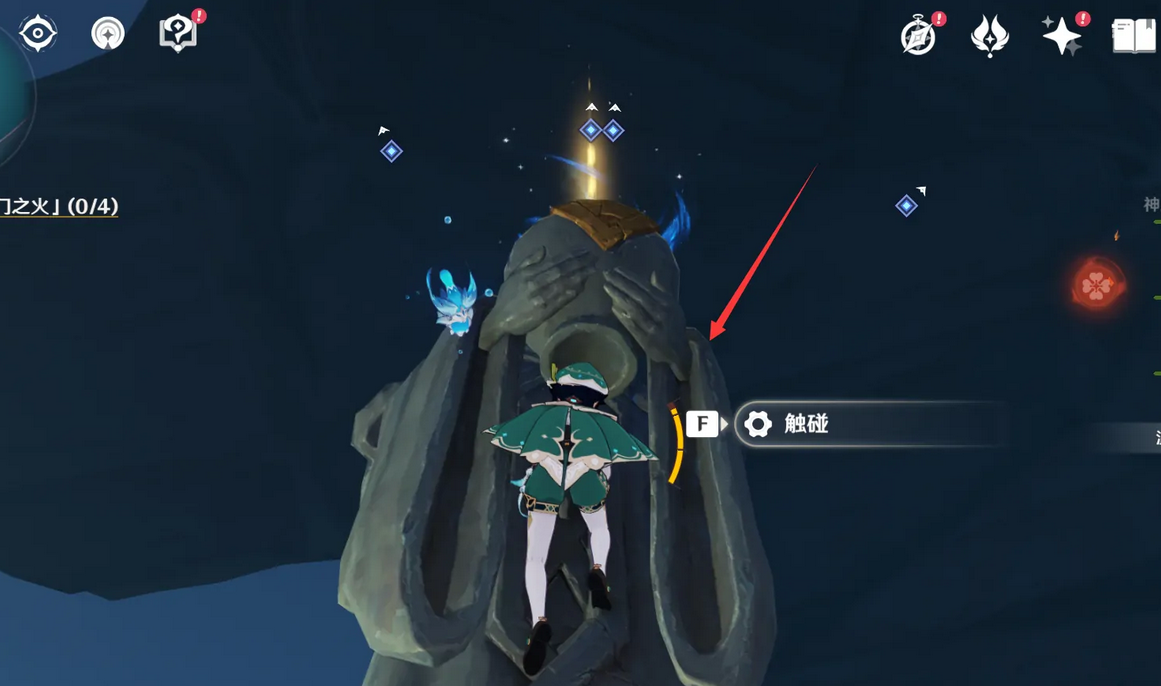1161x686 pixels.
Task: Open the compass events icon
Action: pos(918,37)
